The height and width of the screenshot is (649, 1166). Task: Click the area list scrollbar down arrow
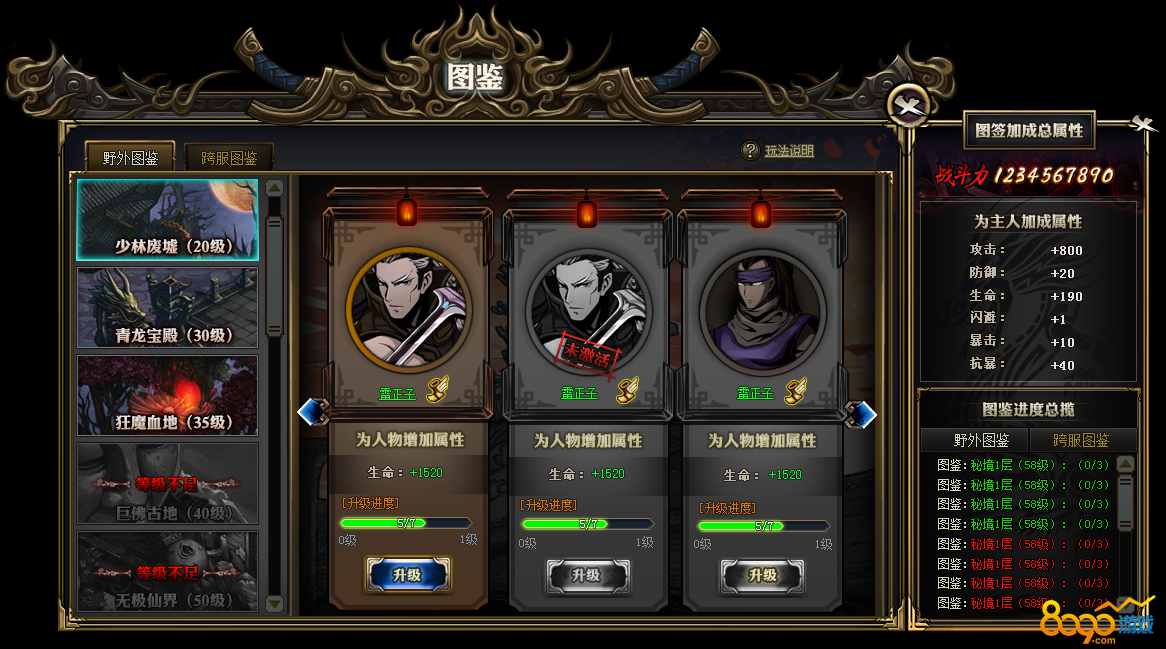click(275, 603)
